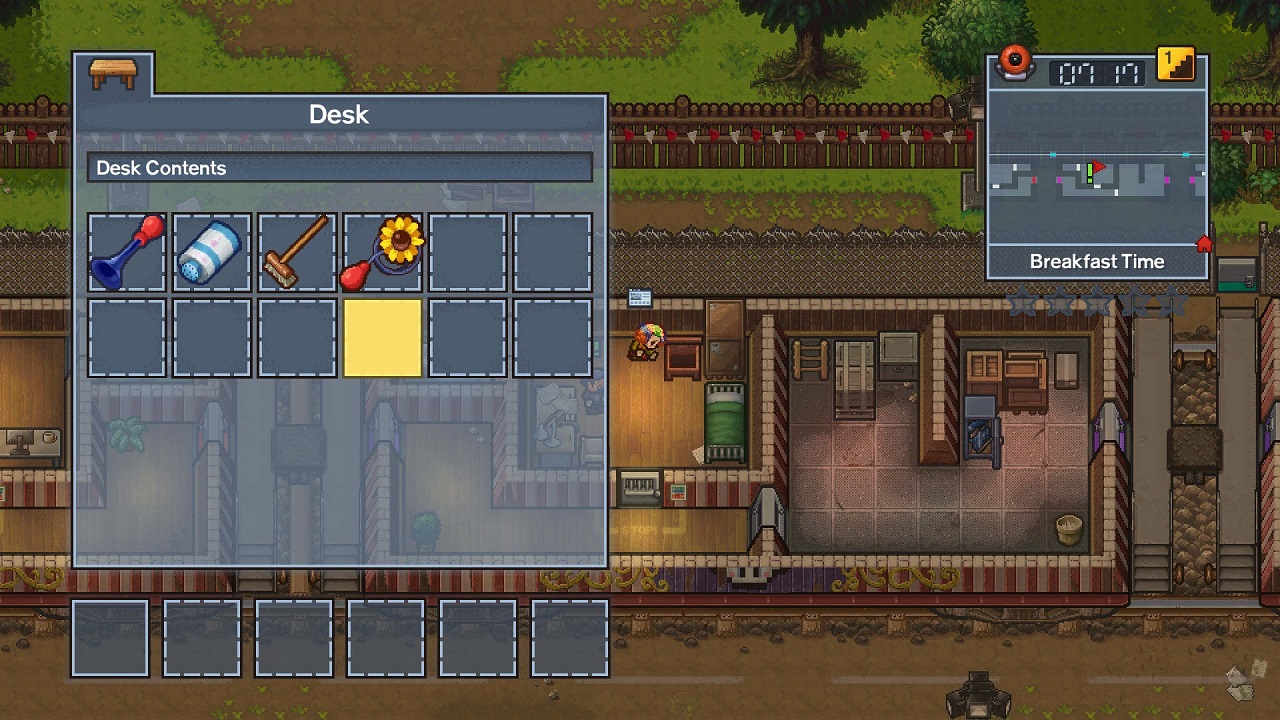Grab the Push Broom from the desk contents
The image size is (1280, 720).
tap(296, 251)
